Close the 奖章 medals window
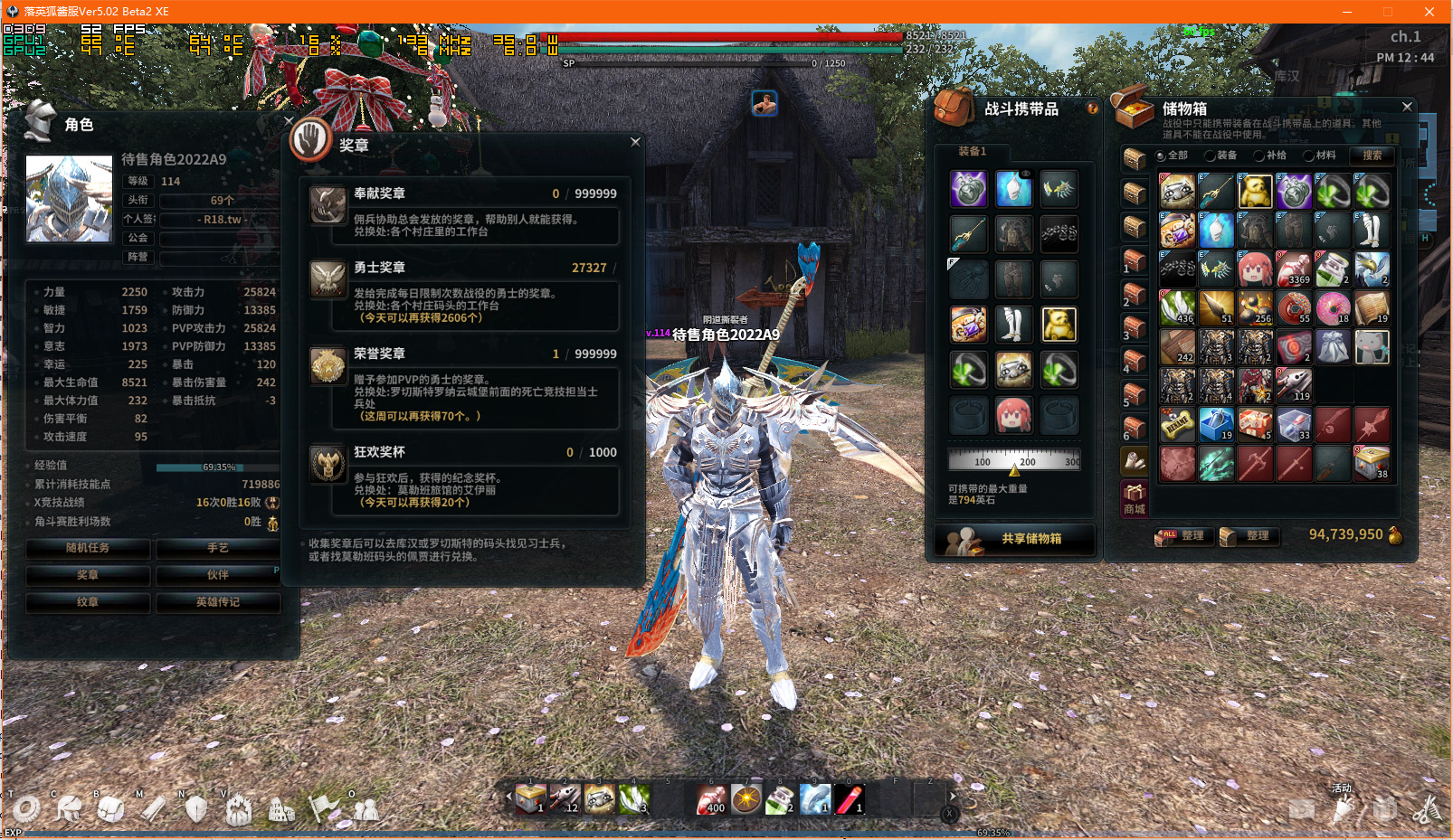 635,142
